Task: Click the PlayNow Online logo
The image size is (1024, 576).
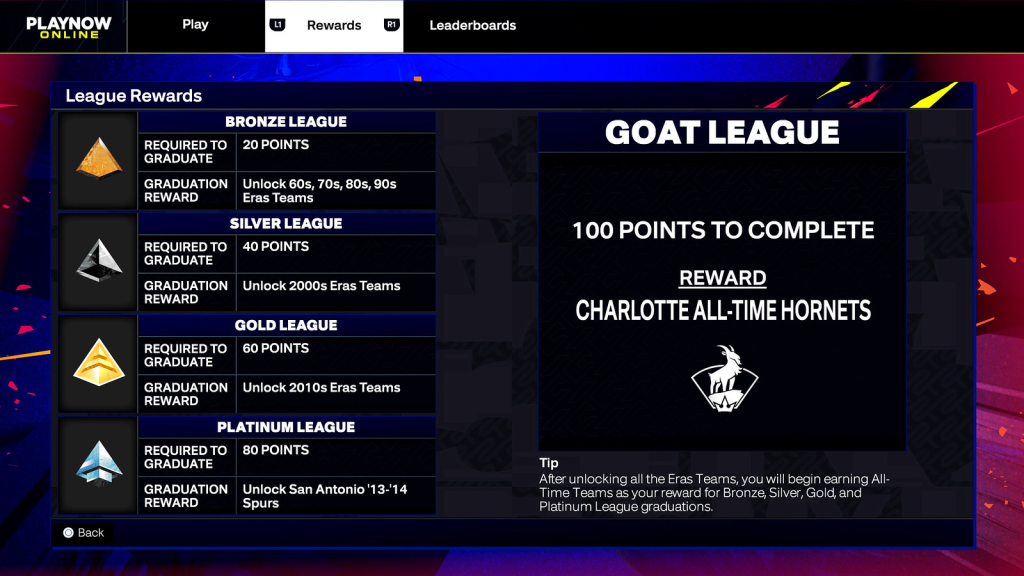Action: coord(63,27)
